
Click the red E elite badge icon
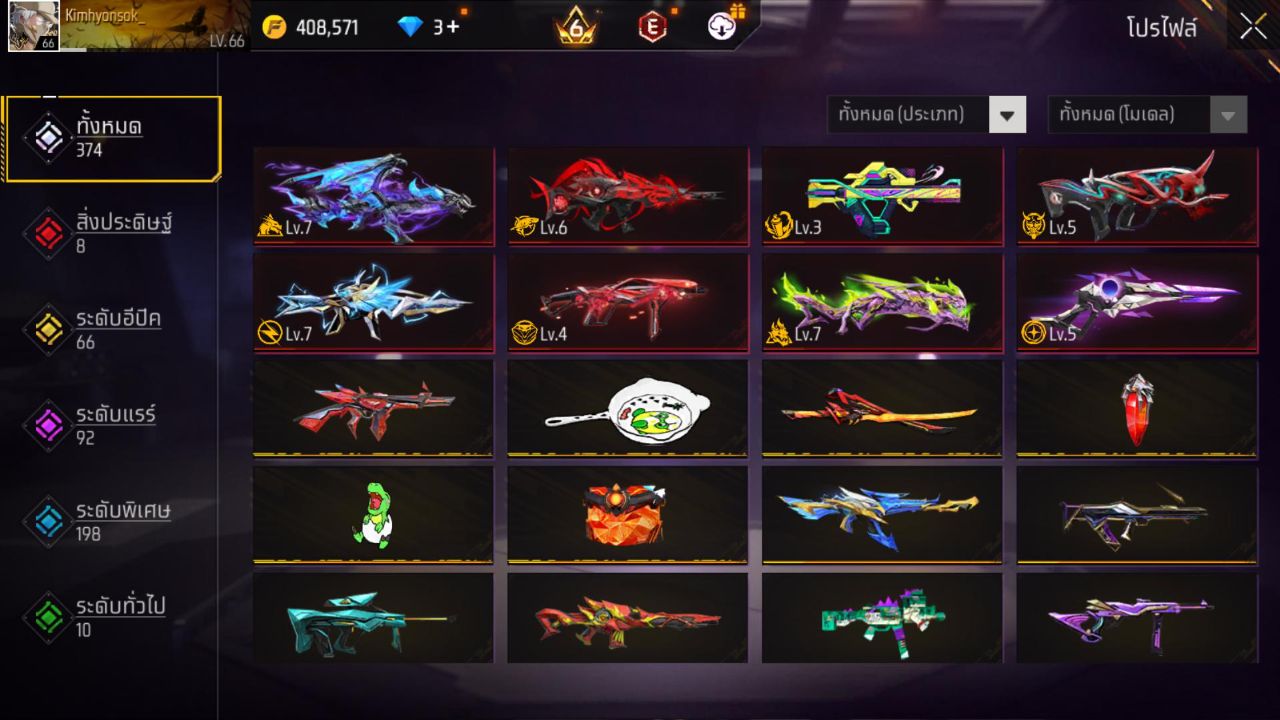tap(655, 27)
